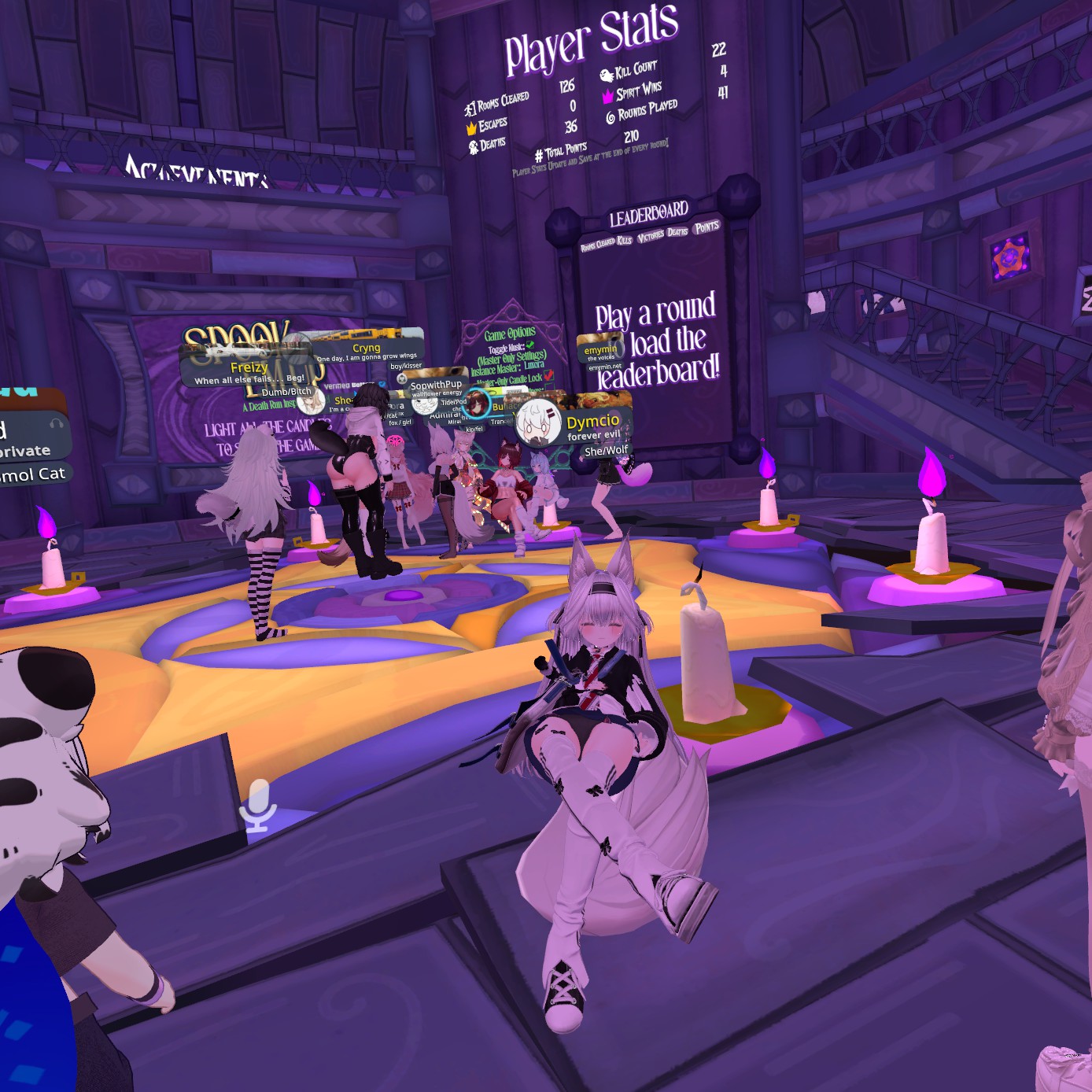
Task: Select the Kills leaderboard tab
Action: pyautogui.click(x=624, y=240)
